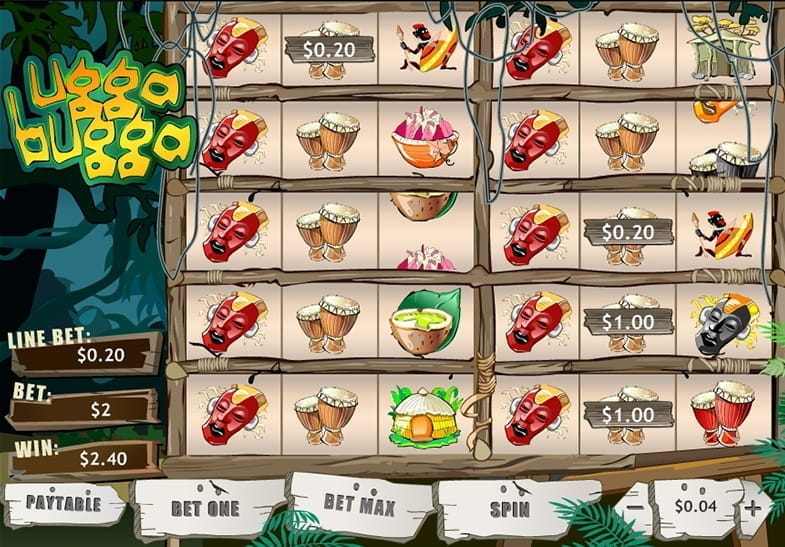Spin the reels

coord(508,507)
